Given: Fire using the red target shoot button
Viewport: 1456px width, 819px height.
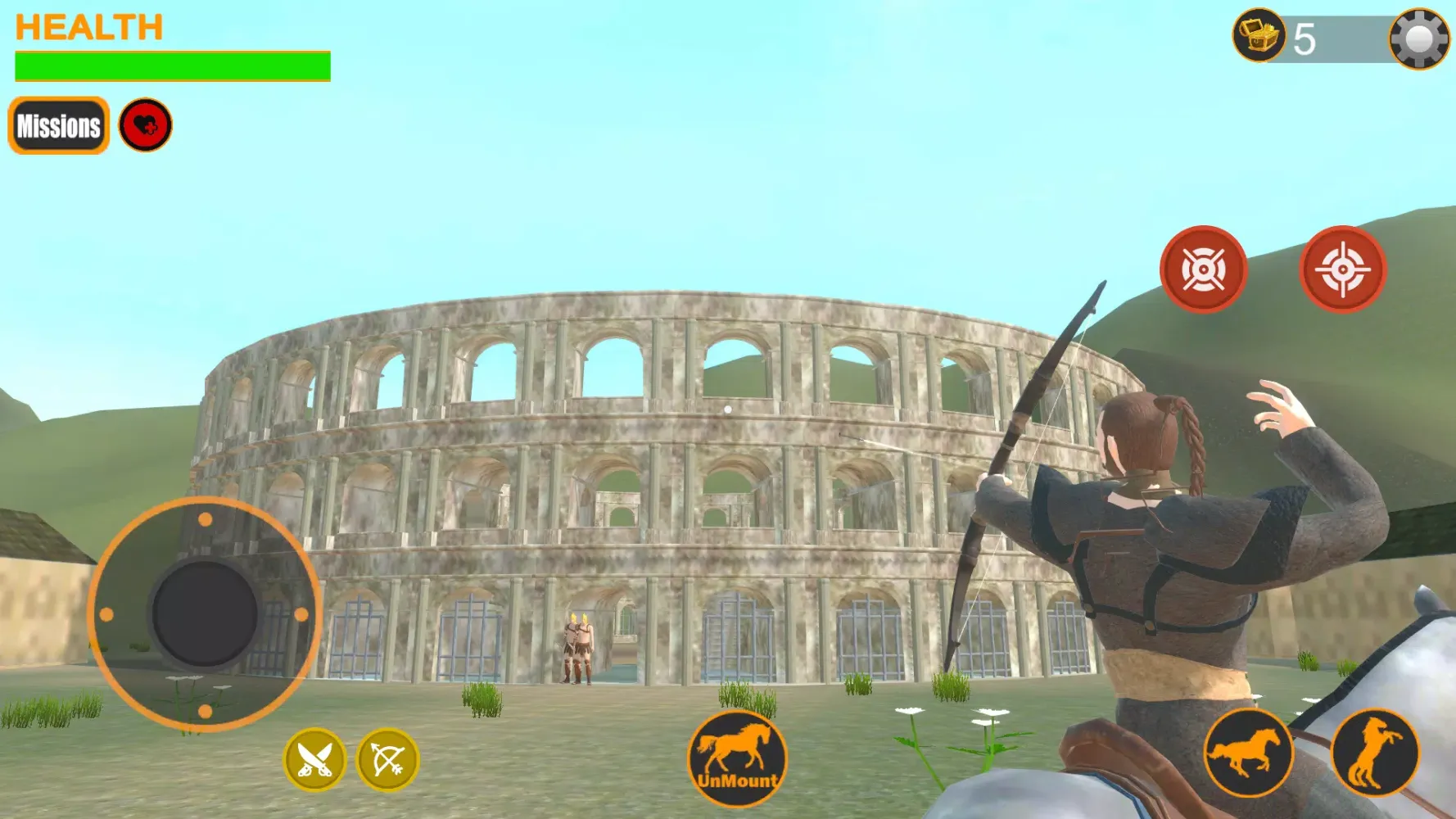Looking at the screenshot, I should coord(1203,269).
